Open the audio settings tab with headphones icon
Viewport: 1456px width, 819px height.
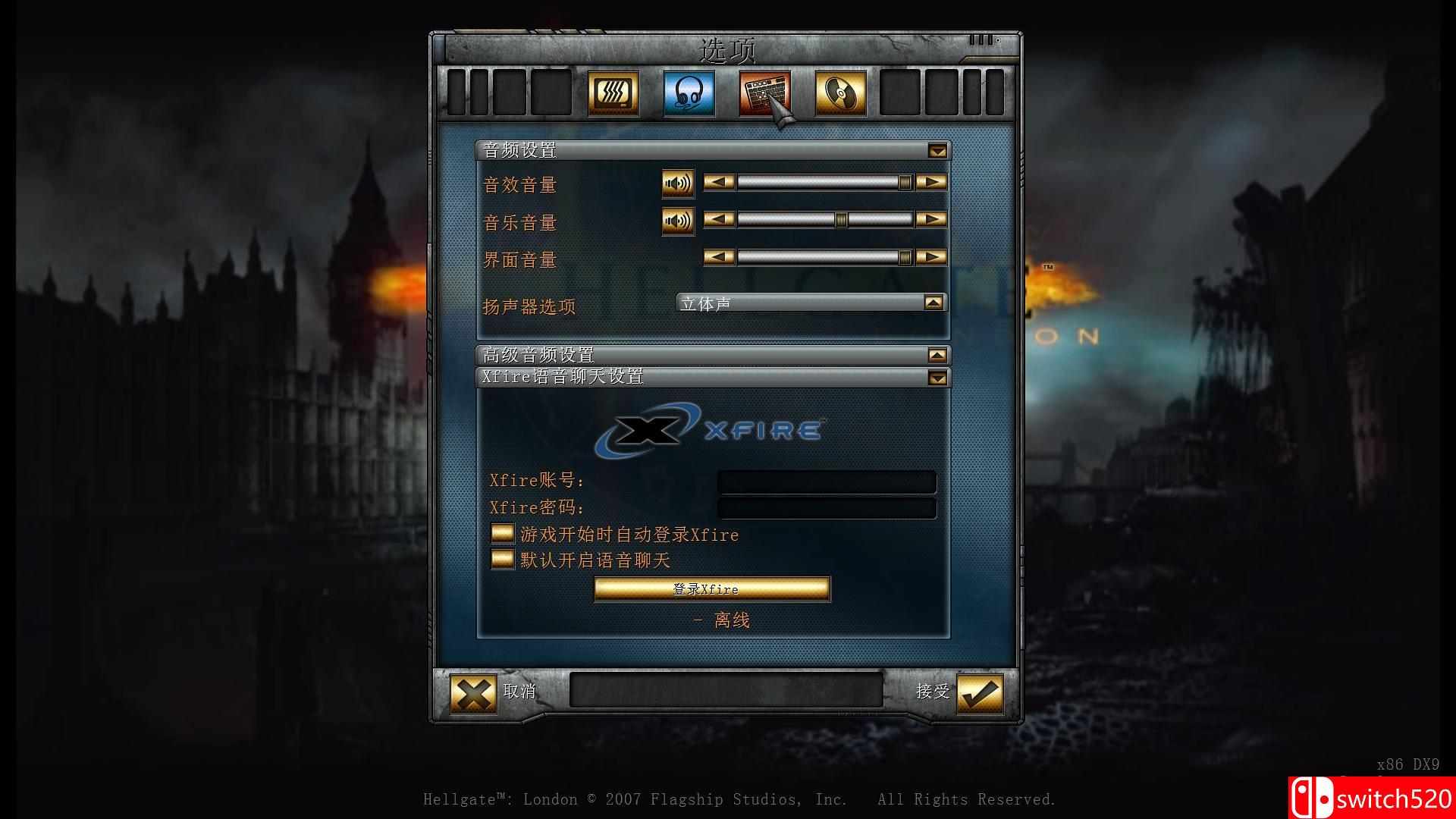[687, 93]
